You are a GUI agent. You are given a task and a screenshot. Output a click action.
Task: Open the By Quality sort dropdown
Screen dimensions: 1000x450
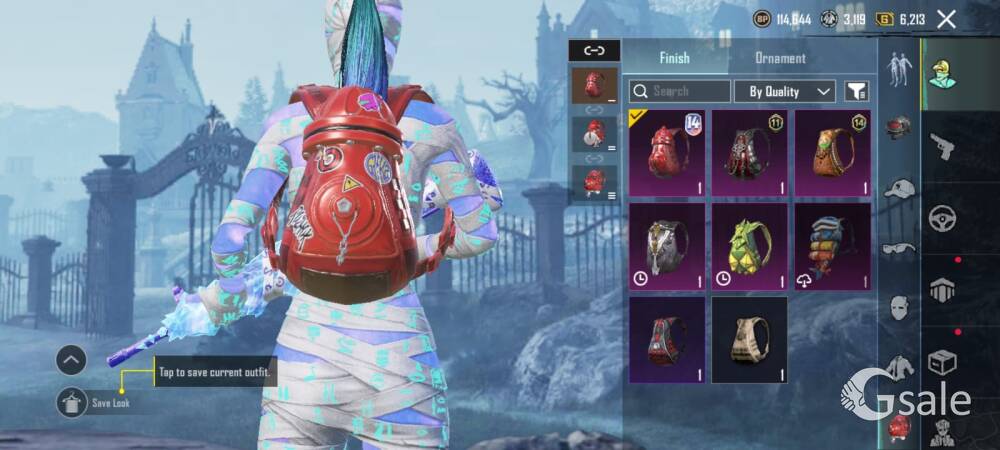pyautogui.click(x=784, y=91)
